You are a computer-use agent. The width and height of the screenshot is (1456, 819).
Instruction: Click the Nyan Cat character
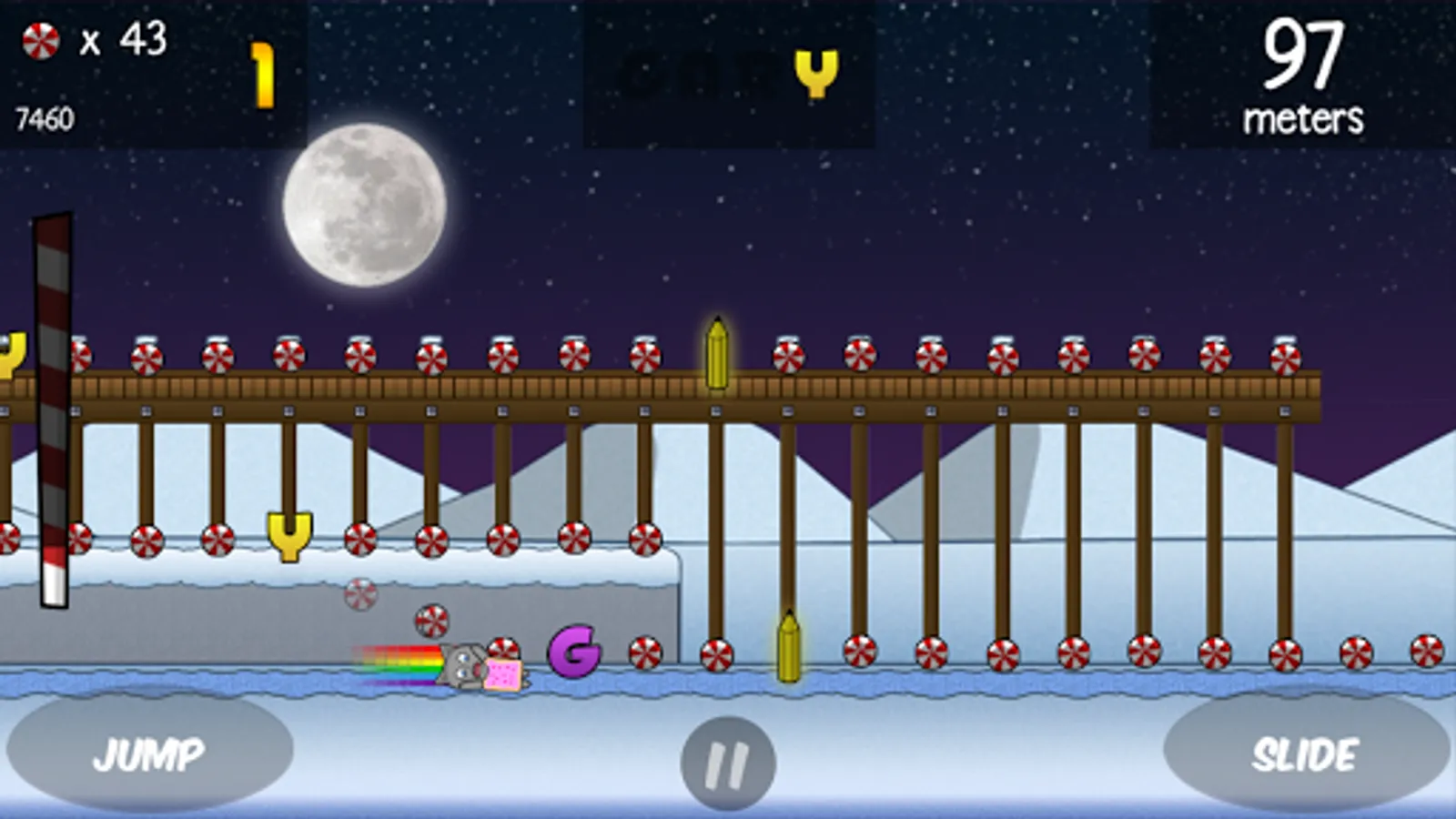tap(473, 664)
